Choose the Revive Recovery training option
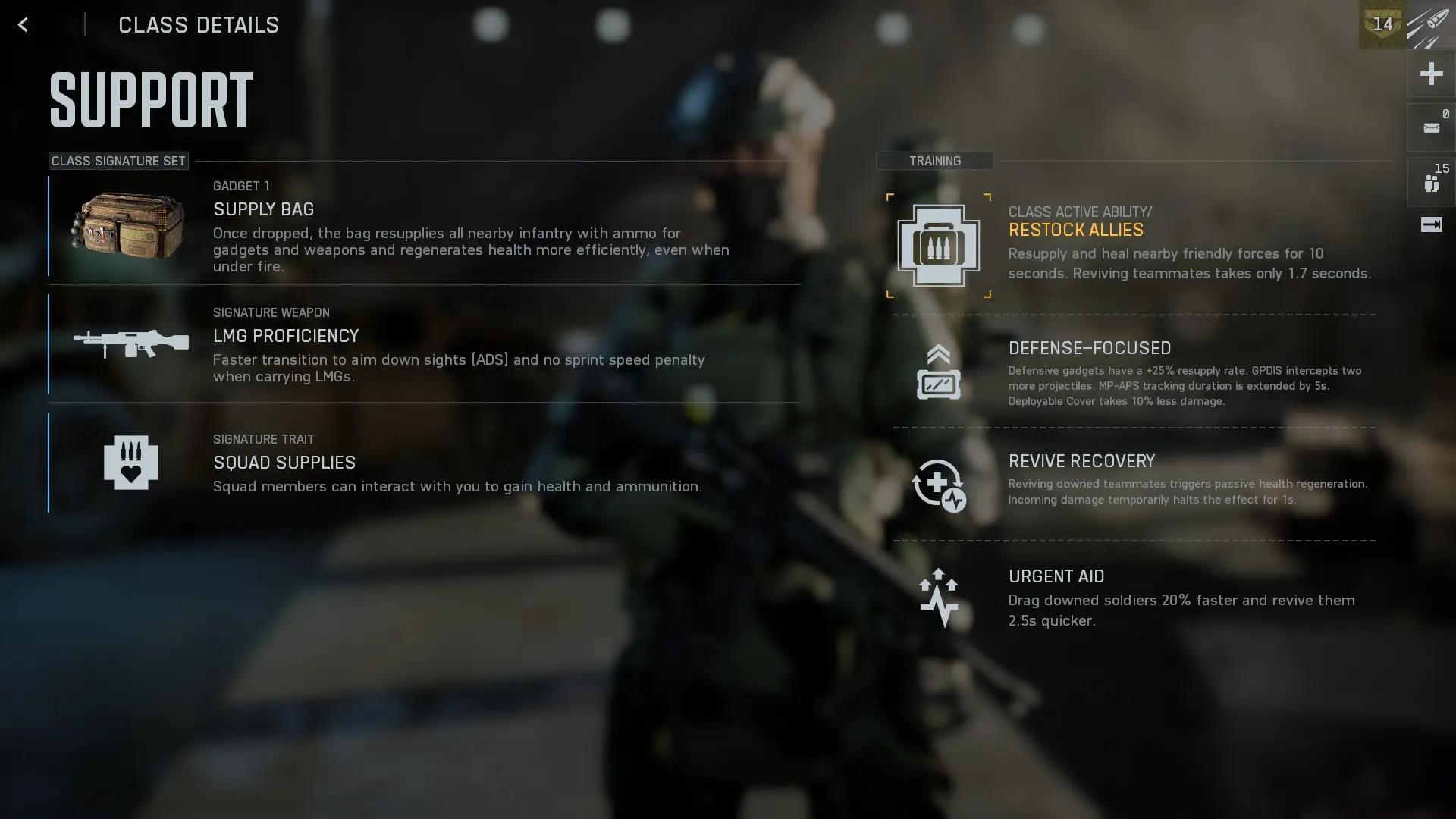 pyautogui.click(x=1134, y=484)
